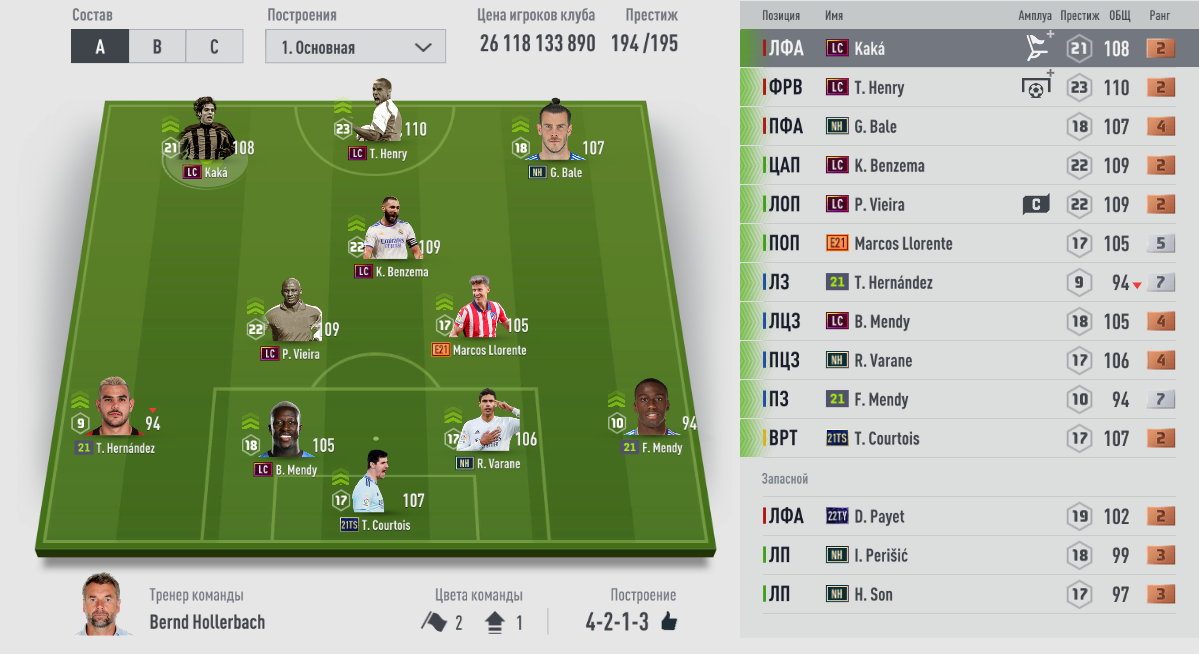Pick P. Vieira's row with captain badge
Image resolution: width=1199 pixels, height=654 pixels.
968,205
